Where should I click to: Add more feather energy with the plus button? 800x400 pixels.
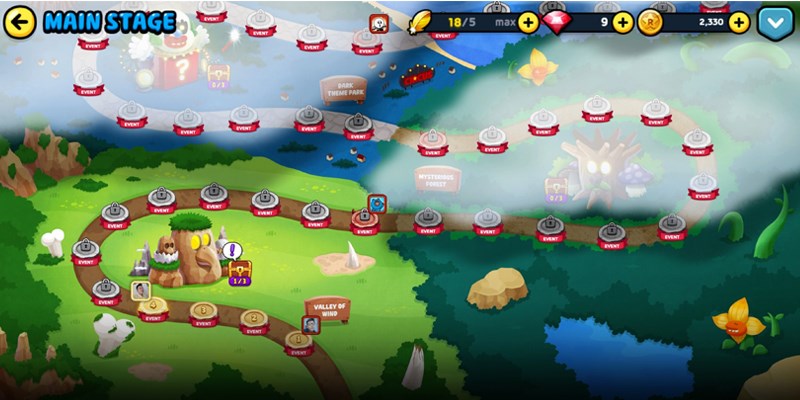click(529, 22)
